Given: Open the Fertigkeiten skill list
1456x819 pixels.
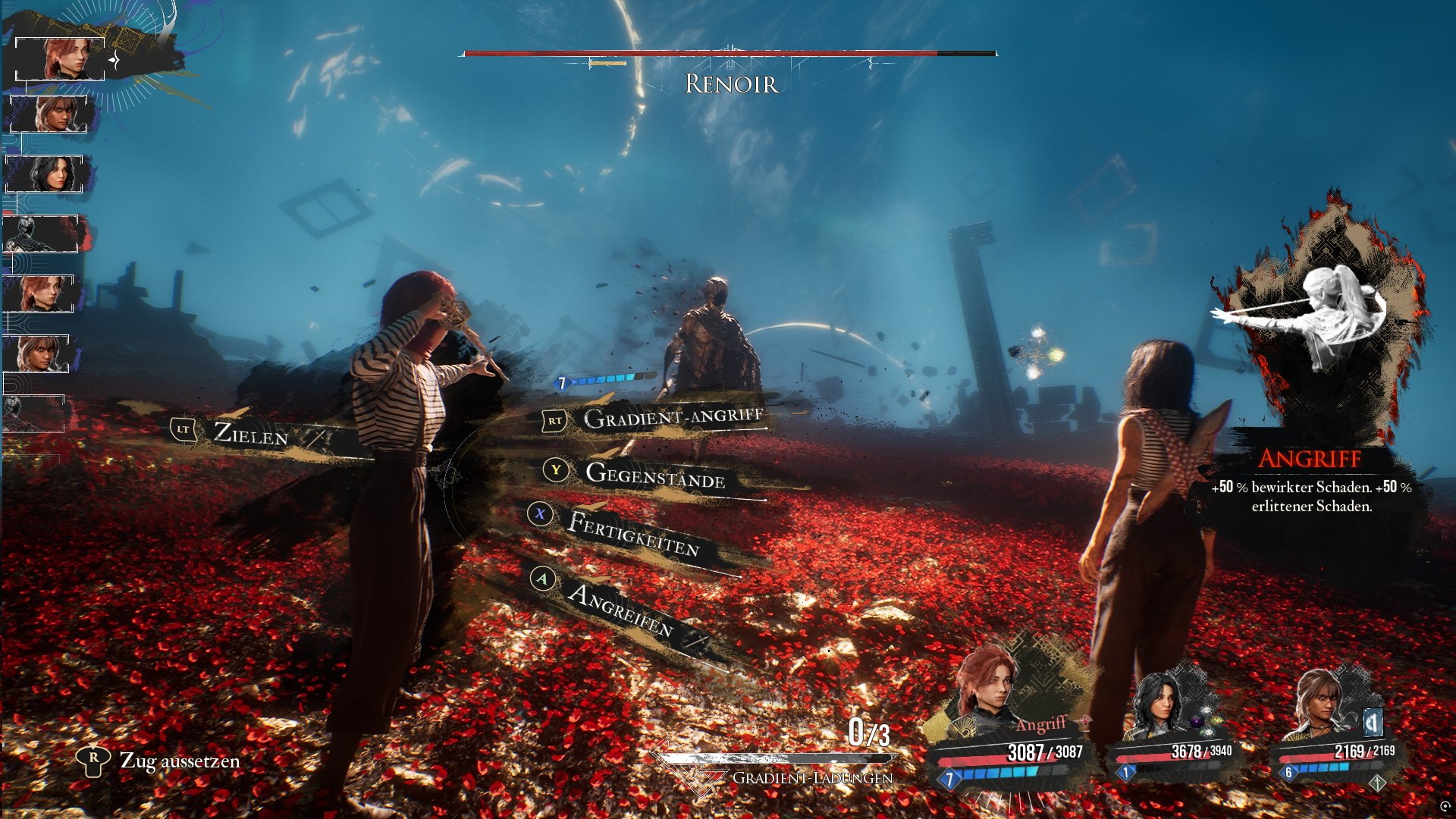Looking at the screenshot, I should (633, 533).
